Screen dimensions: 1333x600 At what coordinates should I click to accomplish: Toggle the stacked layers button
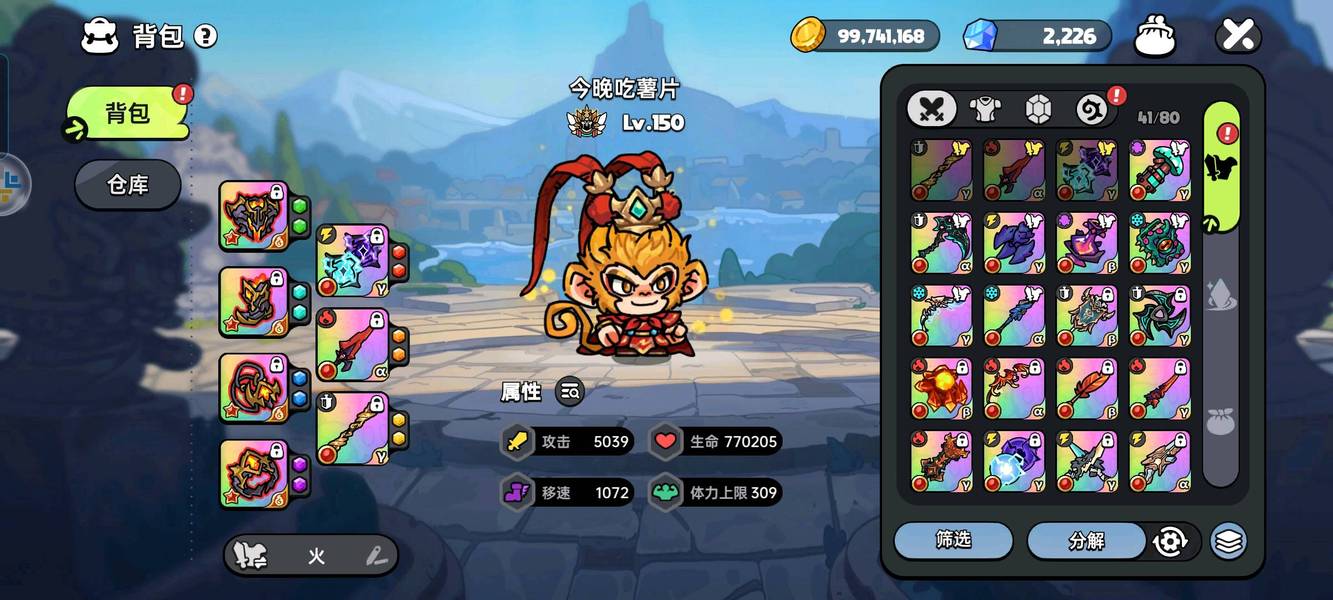pos(1228,541)
